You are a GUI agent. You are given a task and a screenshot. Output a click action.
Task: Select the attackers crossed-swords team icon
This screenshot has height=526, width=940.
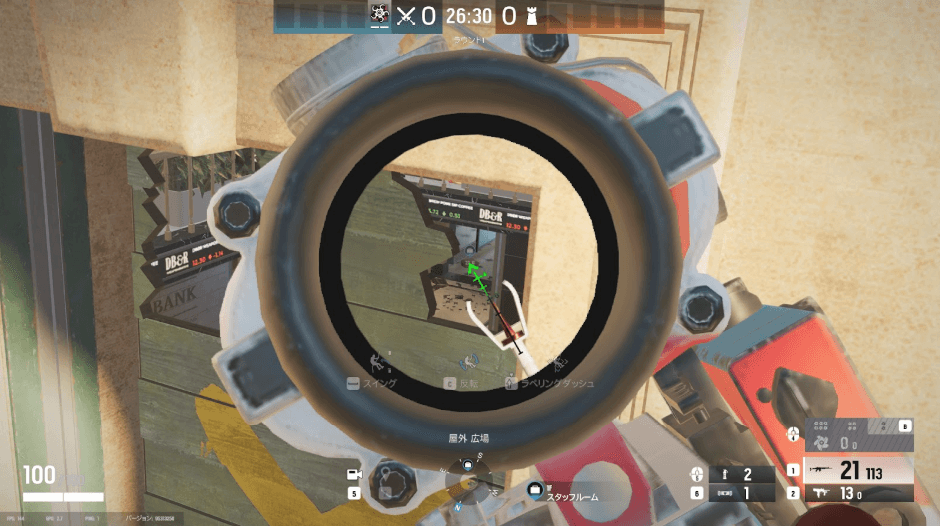405,15
